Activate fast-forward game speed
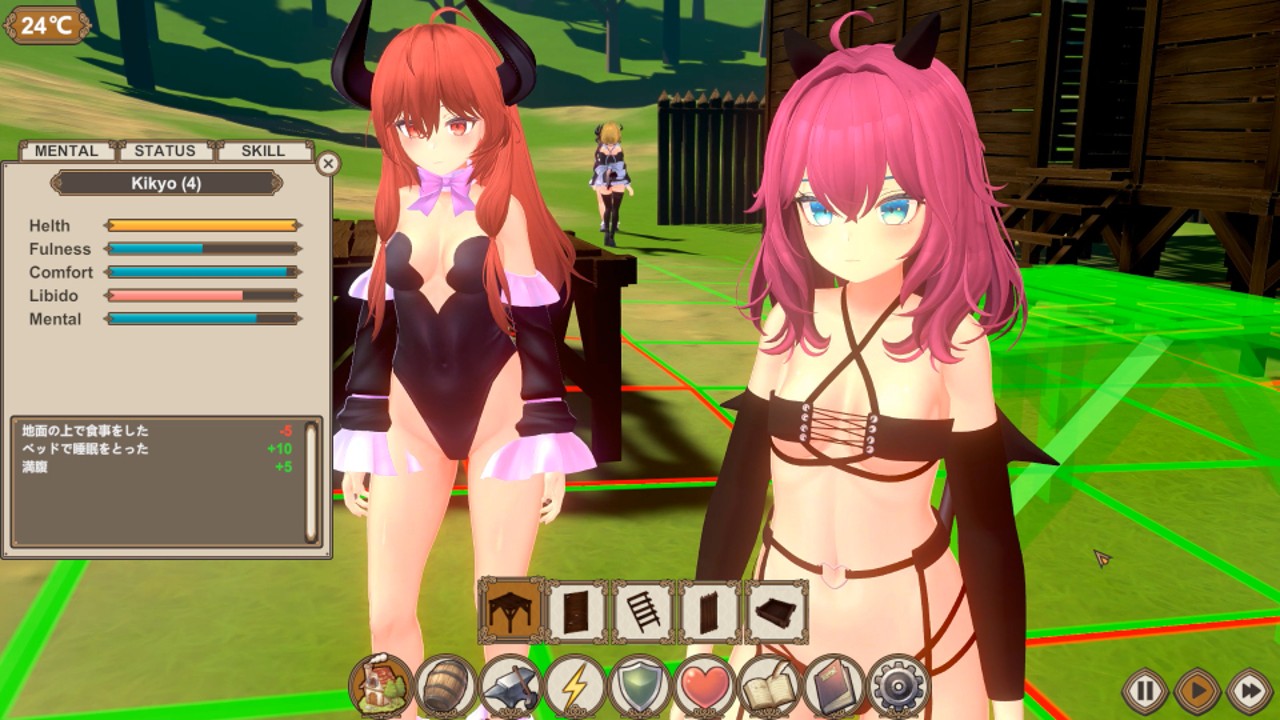This screenshot has height=720, width=1280. click(1249, 690)
